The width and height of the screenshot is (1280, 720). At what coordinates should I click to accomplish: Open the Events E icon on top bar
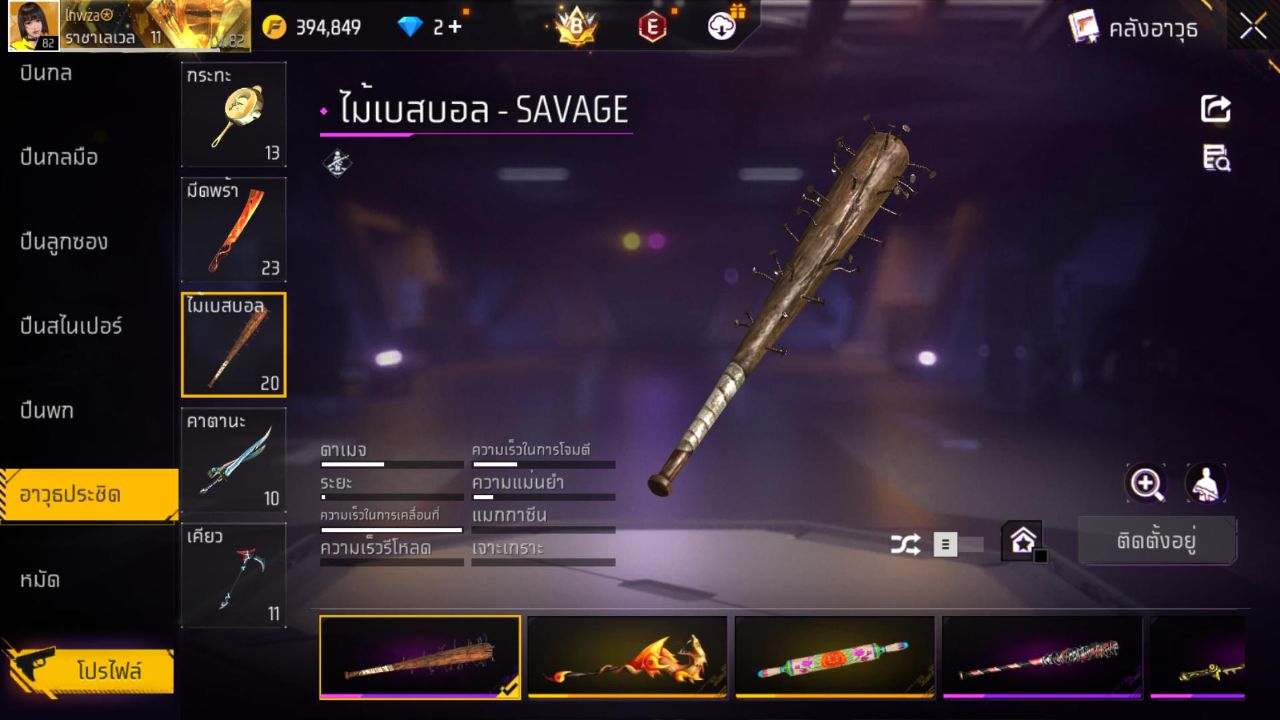pos(652,25)
